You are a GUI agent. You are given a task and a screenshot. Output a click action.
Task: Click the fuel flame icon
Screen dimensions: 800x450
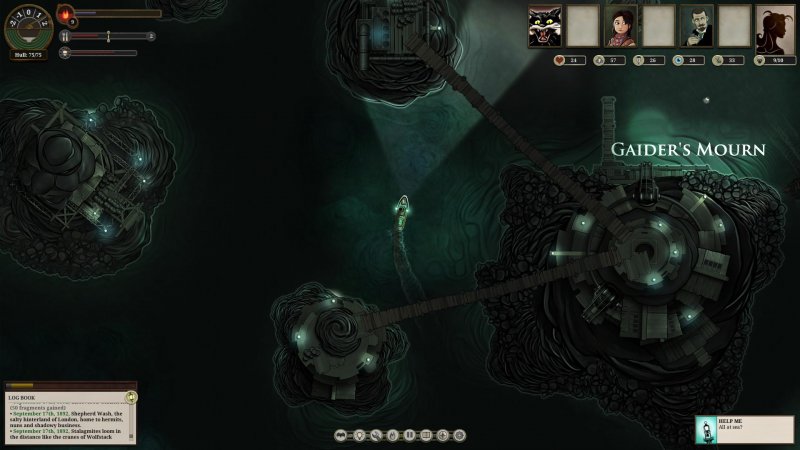pos(65,15)
